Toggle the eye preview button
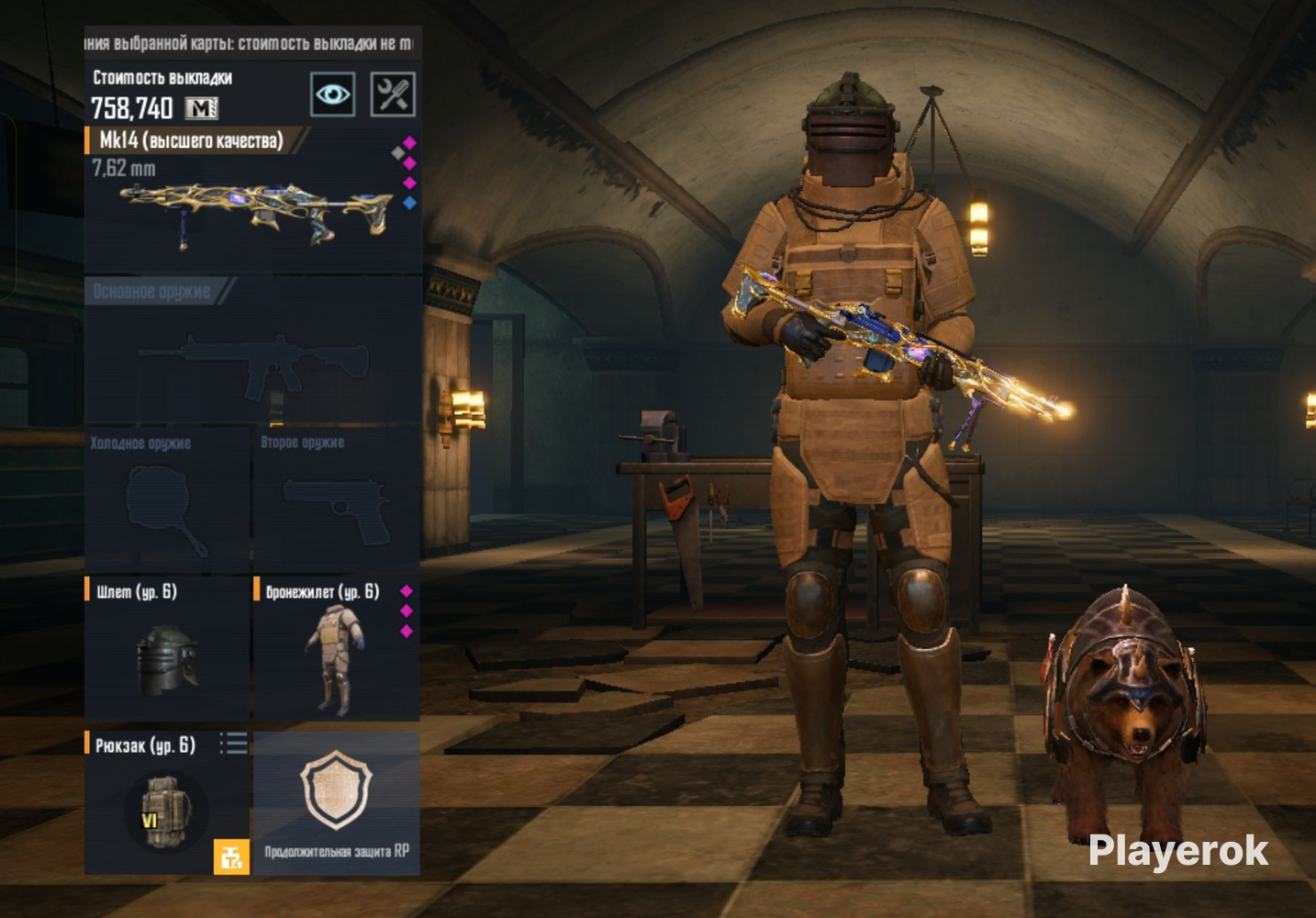The image size is (1316, 918). (332, 95)
